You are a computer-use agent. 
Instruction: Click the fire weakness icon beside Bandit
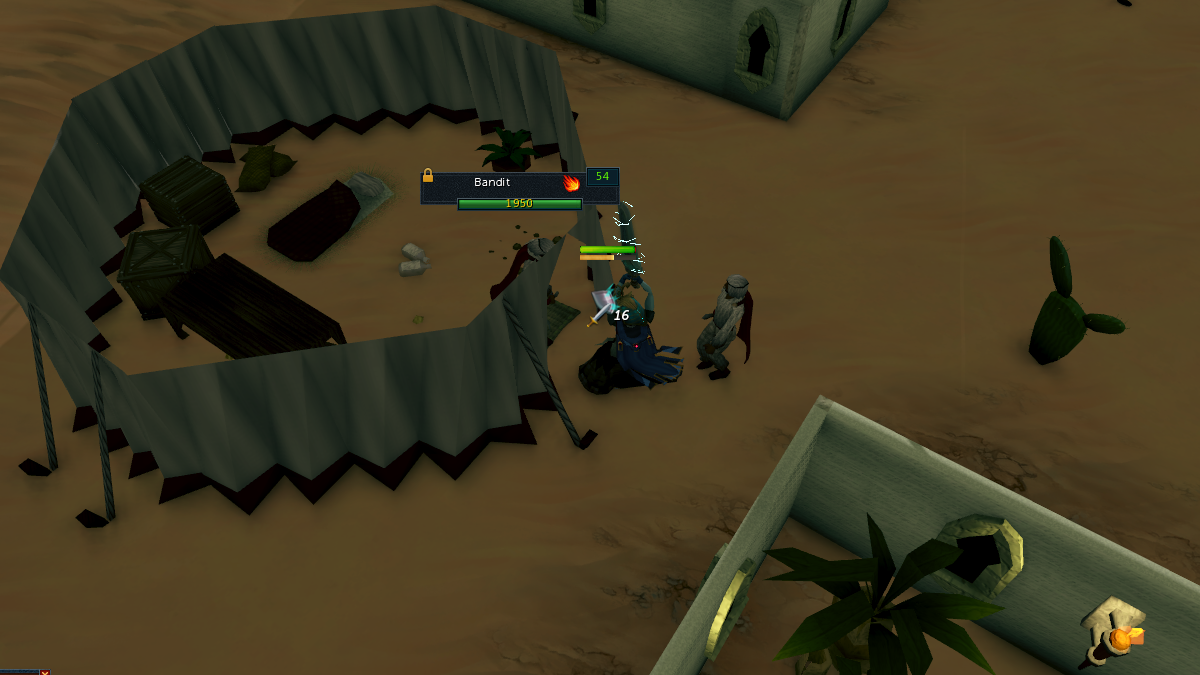point(572,183)
